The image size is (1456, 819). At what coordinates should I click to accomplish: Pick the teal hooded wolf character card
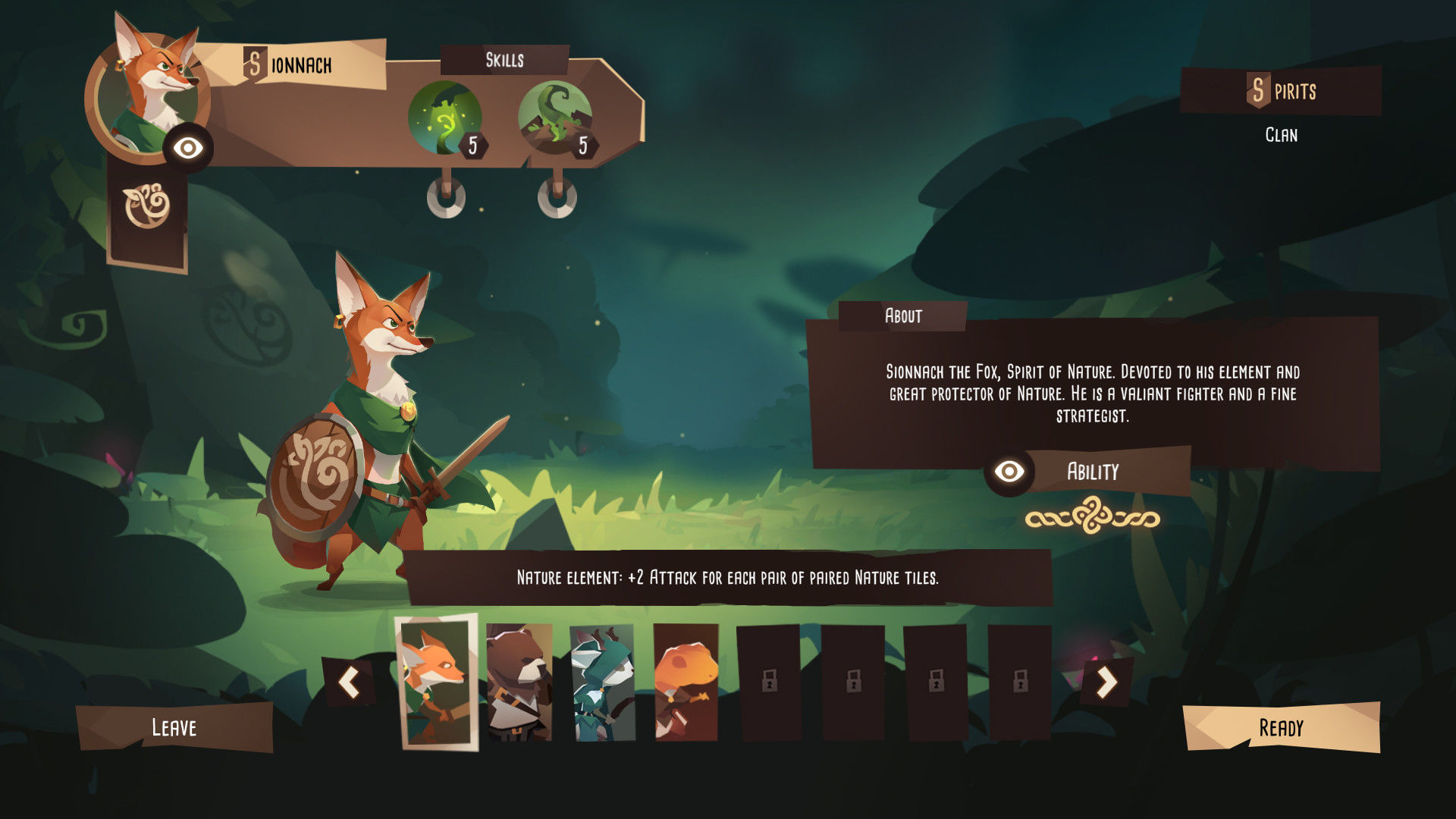coord(602,682)
